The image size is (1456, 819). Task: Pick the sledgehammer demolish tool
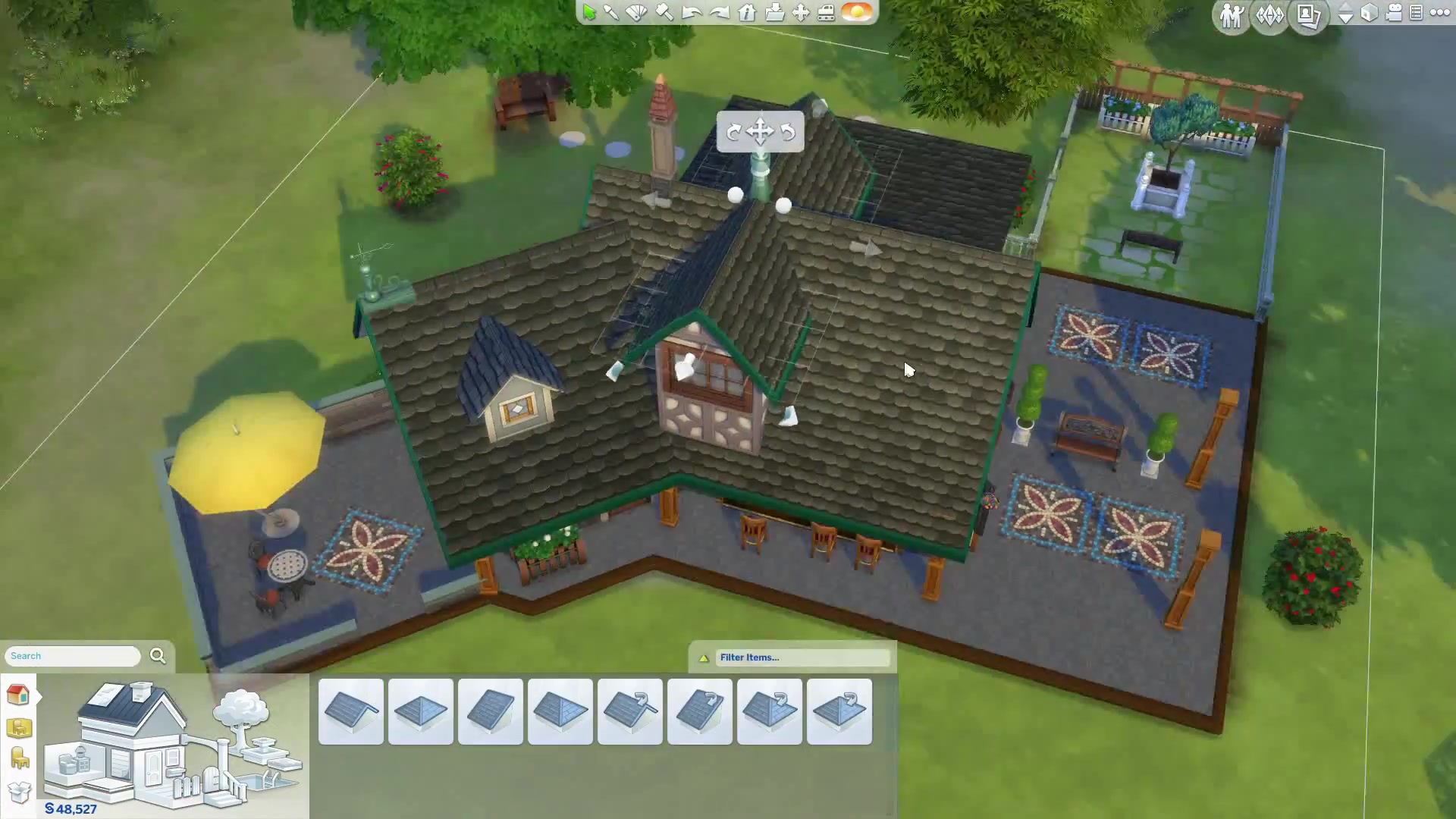[x=664, y=12]
